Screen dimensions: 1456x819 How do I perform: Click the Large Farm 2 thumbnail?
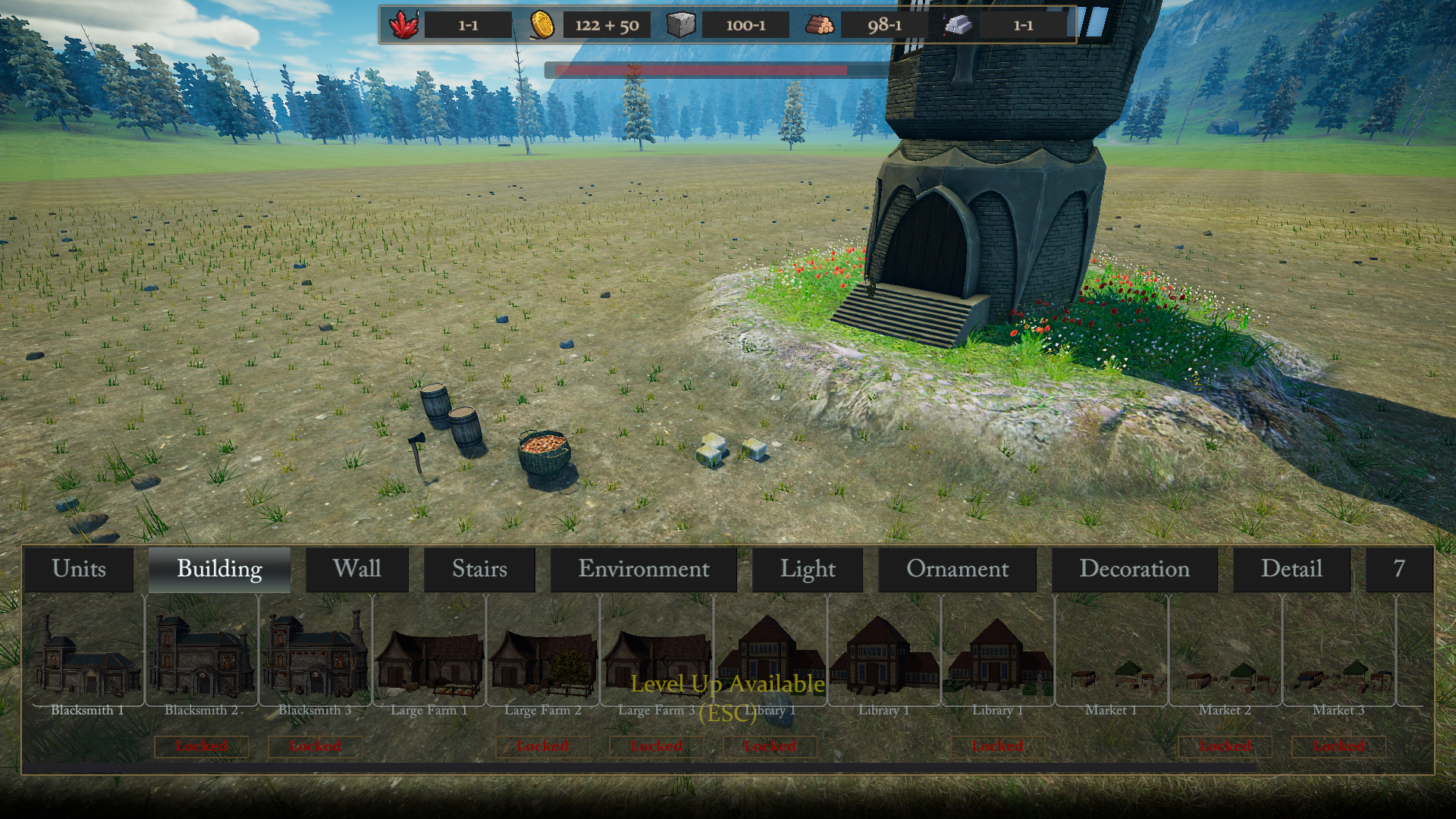542,656
